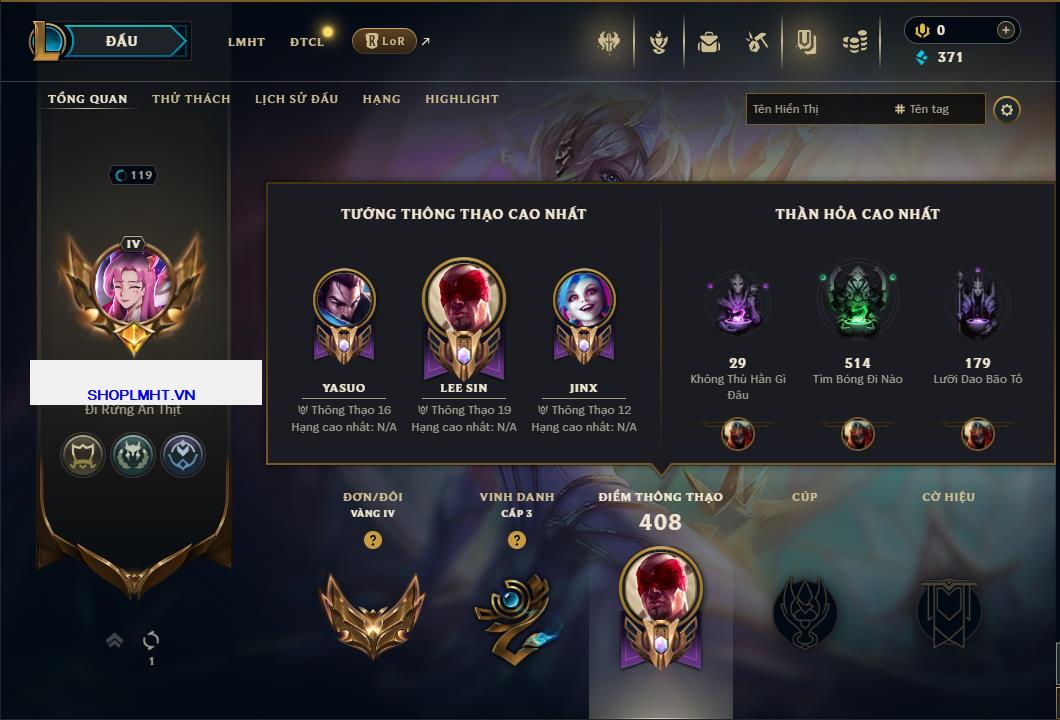
Task: Open the CÚP trophy section
Action: [x=804, y=610]
